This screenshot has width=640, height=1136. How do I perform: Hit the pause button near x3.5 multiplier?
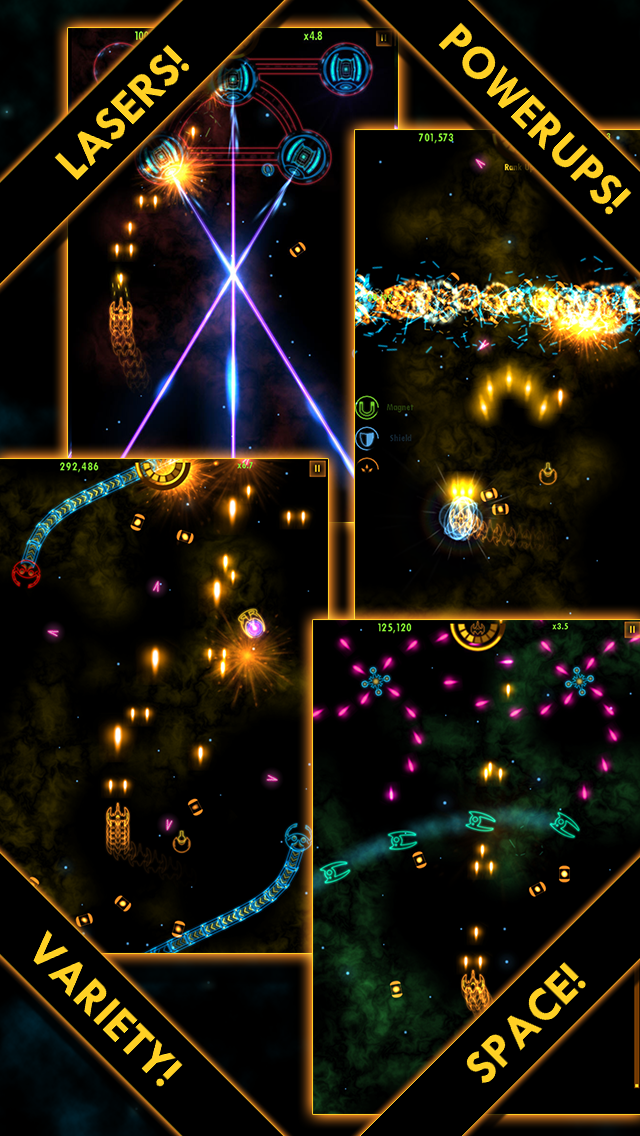pos(632,629)
